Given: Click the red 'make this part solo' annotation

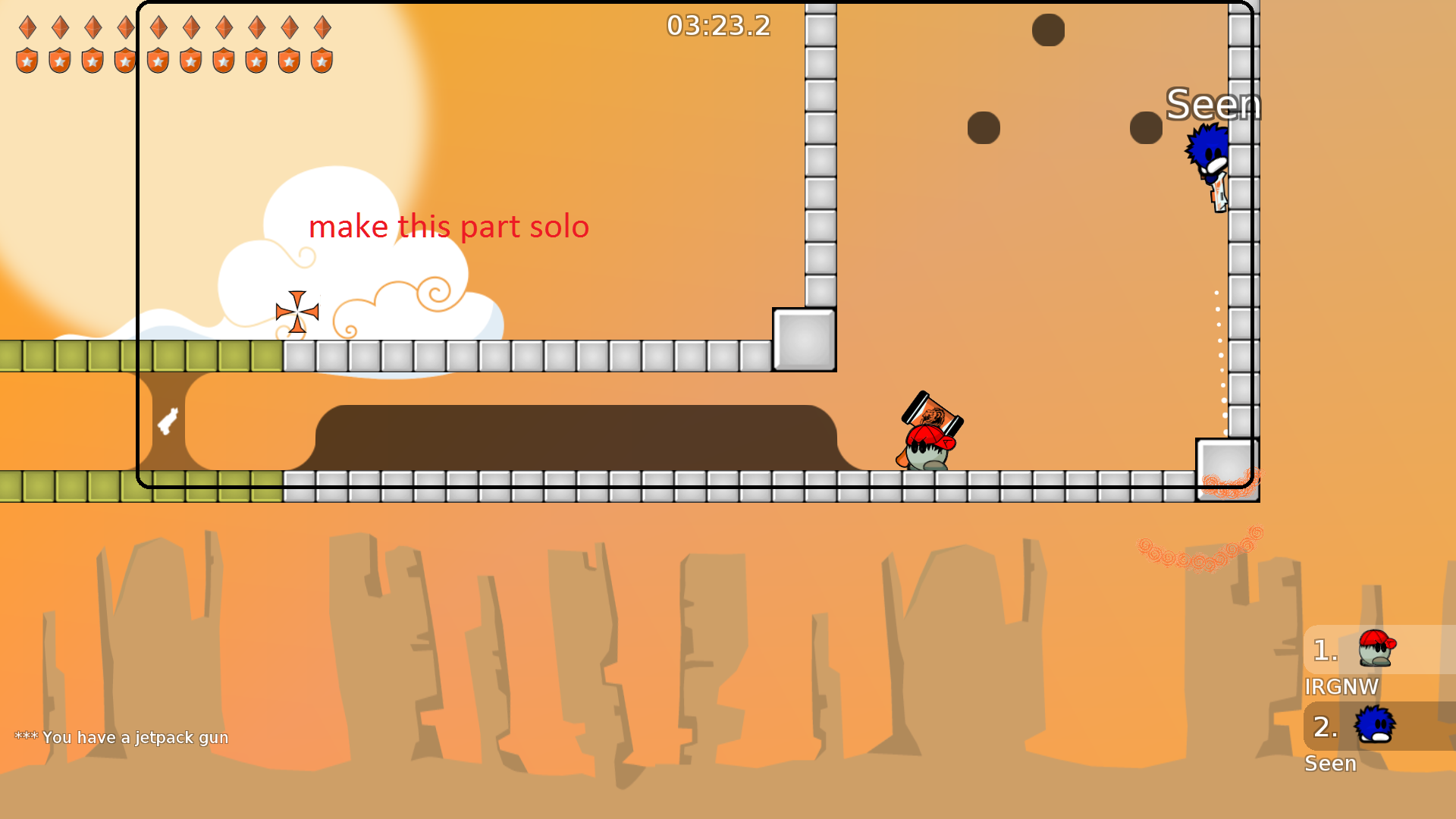Looking at the screenshot, I should (449, 227).
